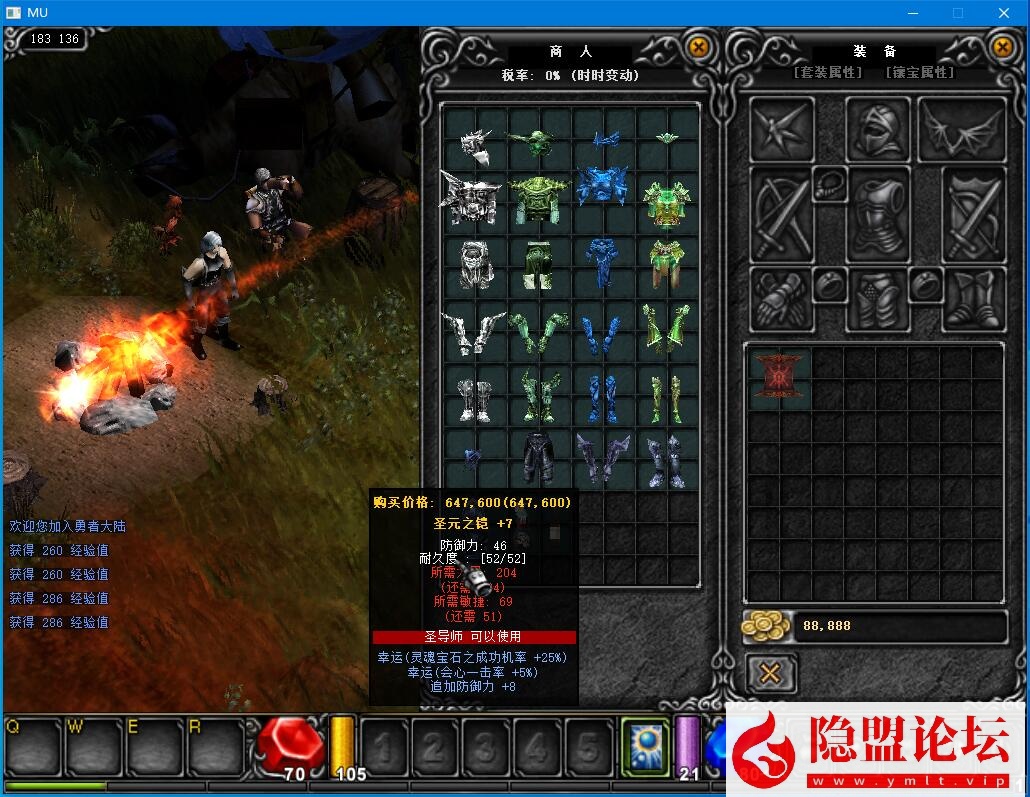Image resolution: width=1030 pixels, height=797 pixels.
Task: Choose the blue chest armor in the shop
Action: [x=602, y=190]
